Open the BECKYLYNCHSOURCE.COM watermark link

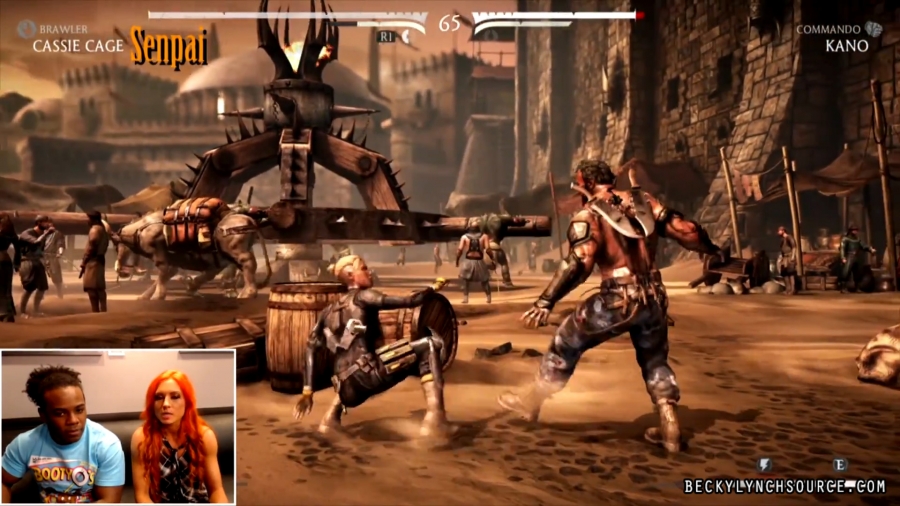785,486
